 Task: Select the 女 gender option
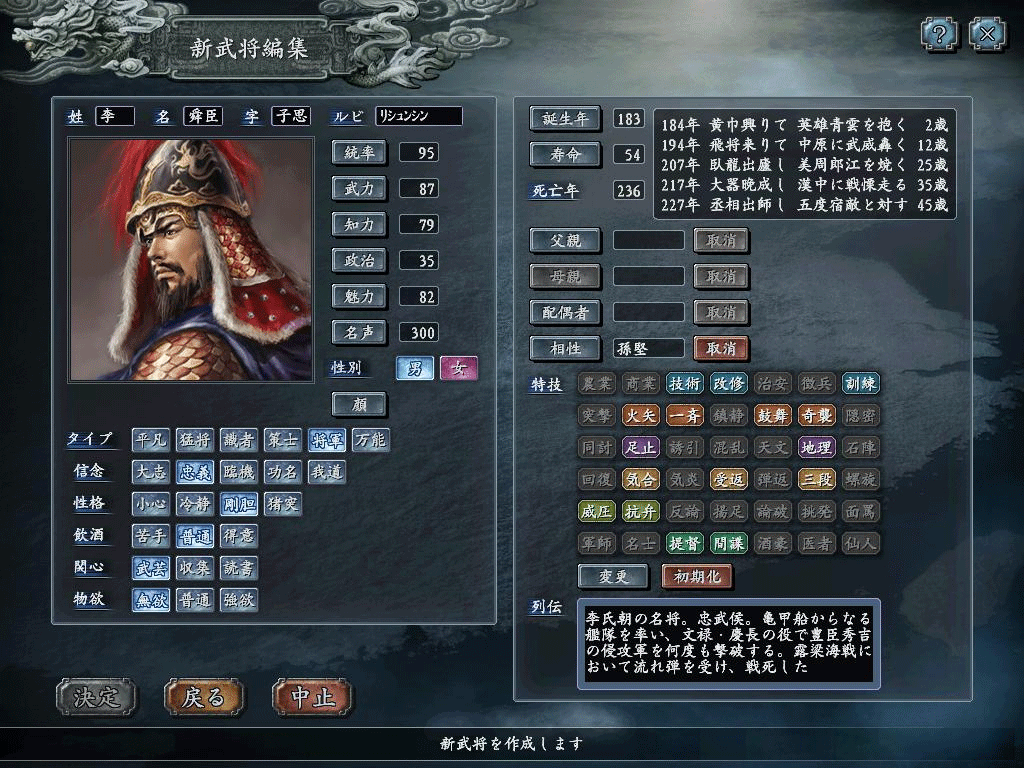click(x=459, y=368)
